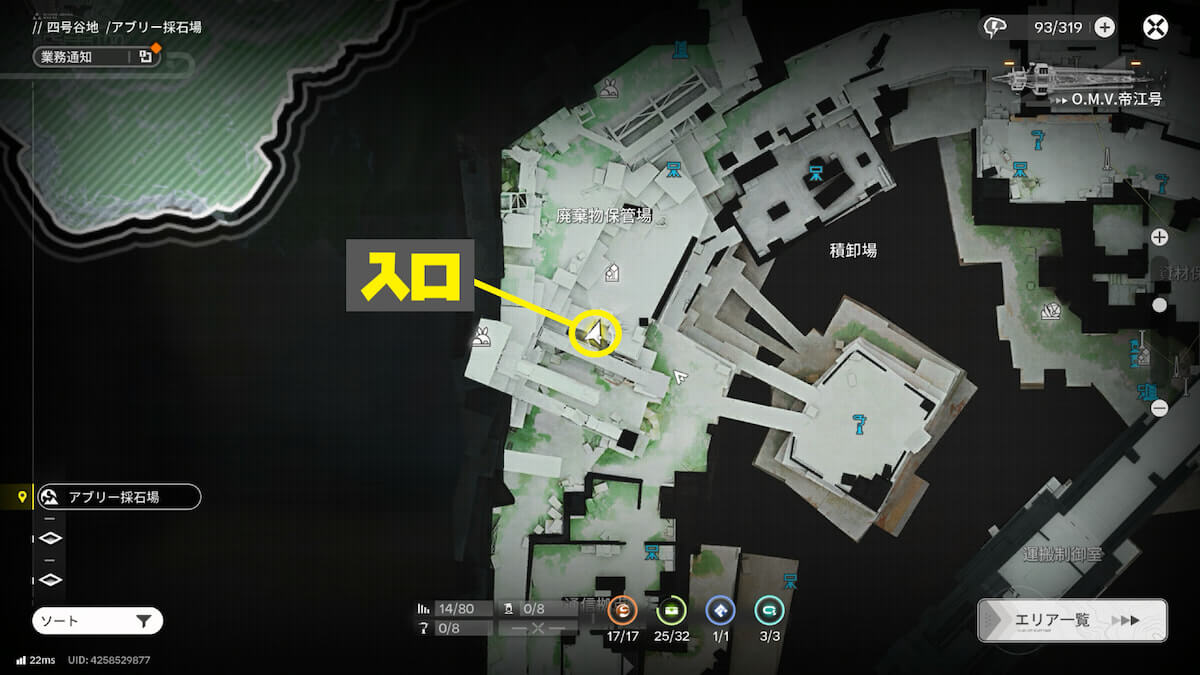The height and width of the screenshot is (675, 1200).
Task: Open the エリア一覧 area list
Action: pos(1072,620)
